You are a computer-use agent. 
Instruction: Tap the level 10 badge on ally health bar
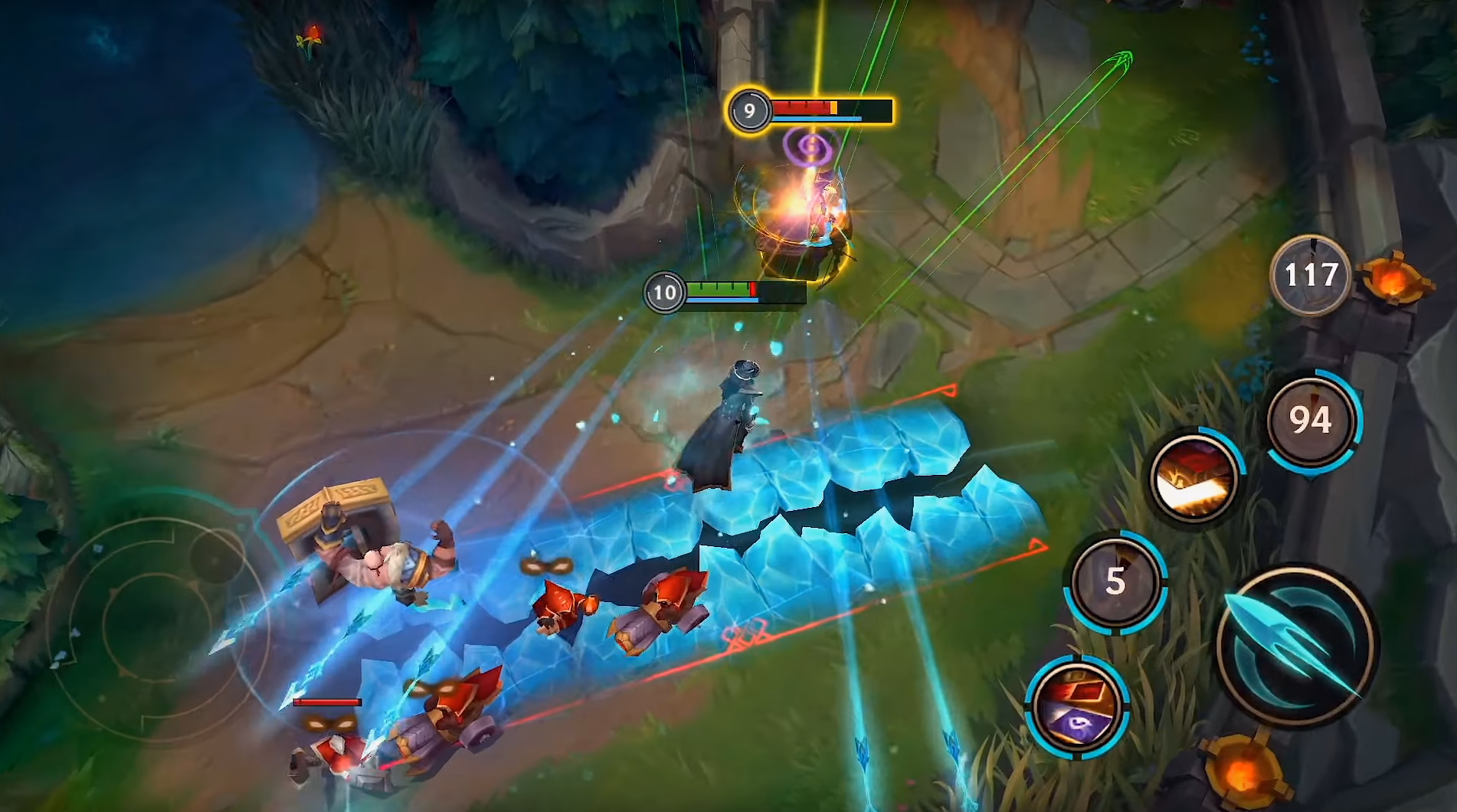coord(666,291)
